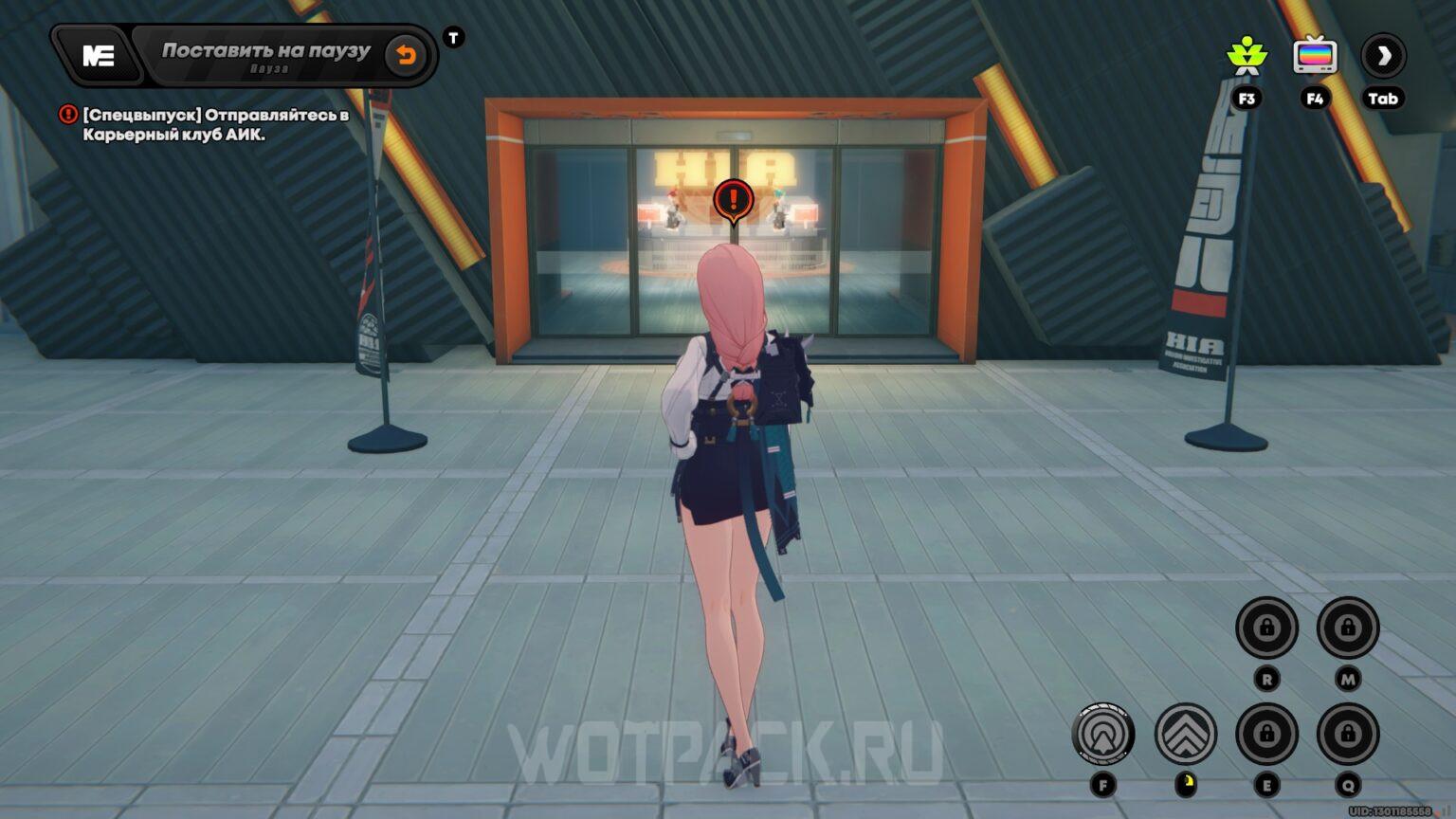
Task: Click the red exclamation icon next to the quest
Action: click(66, 115)
